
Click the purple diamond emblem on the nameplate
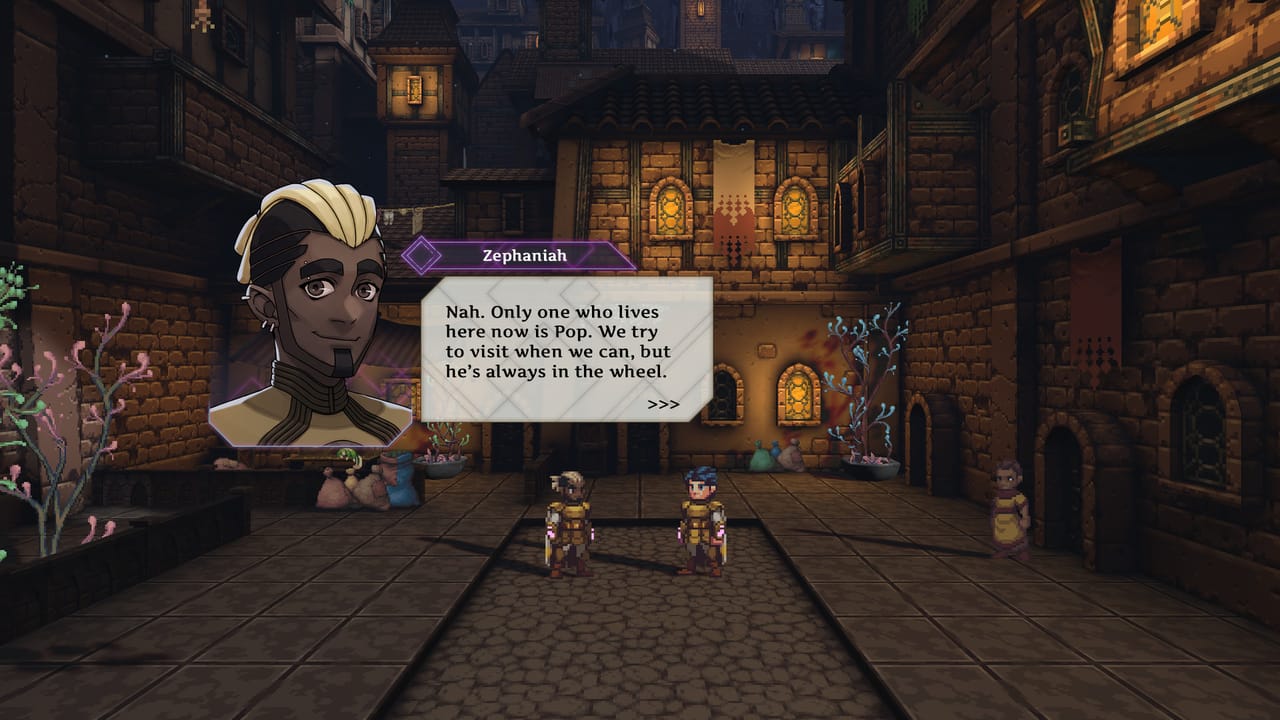click(x=421, y=255)
